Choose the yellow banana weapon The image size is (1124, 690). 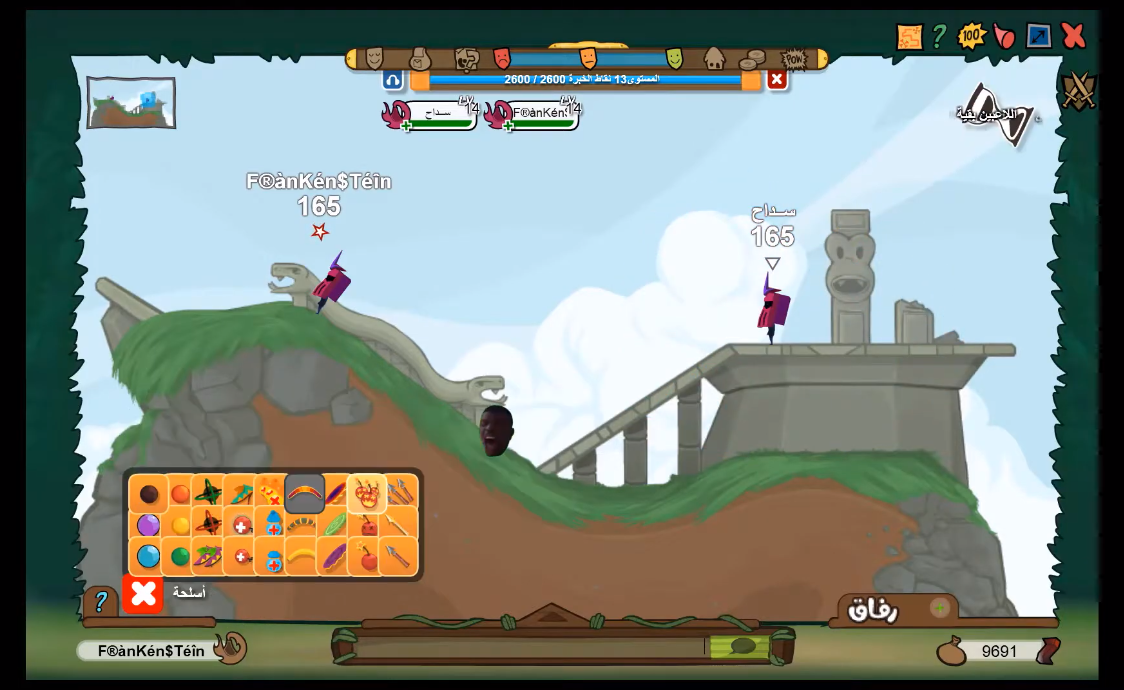302,557
